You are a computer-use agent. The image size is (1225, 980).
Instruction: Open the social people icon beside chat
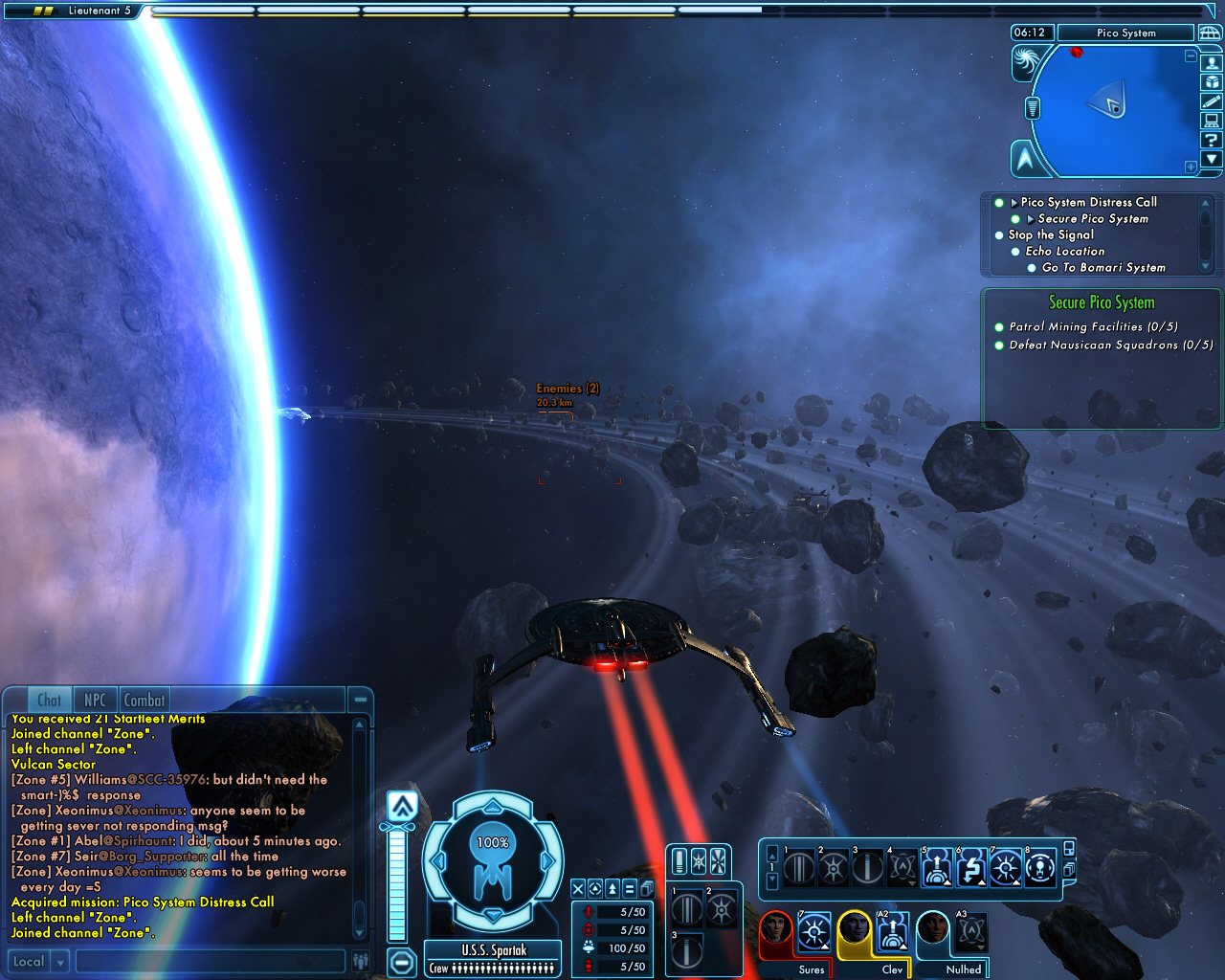(x=361, y=961)
